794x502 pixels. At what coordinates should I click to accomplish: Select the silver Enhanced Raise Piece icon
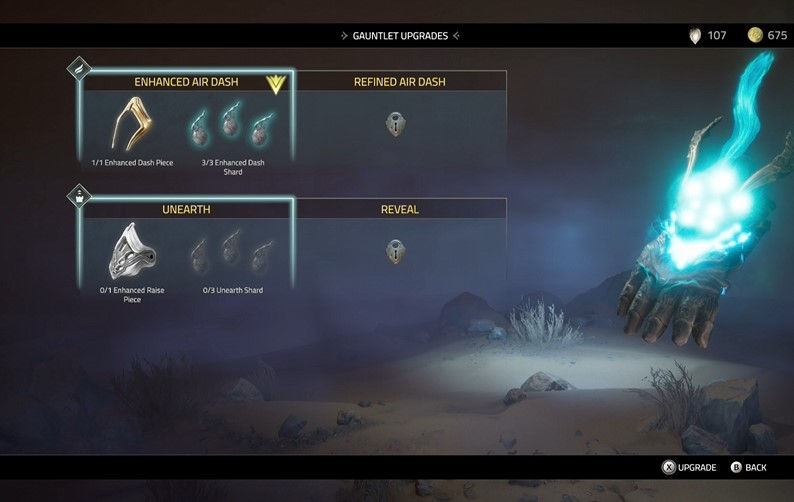click(133, 252)
